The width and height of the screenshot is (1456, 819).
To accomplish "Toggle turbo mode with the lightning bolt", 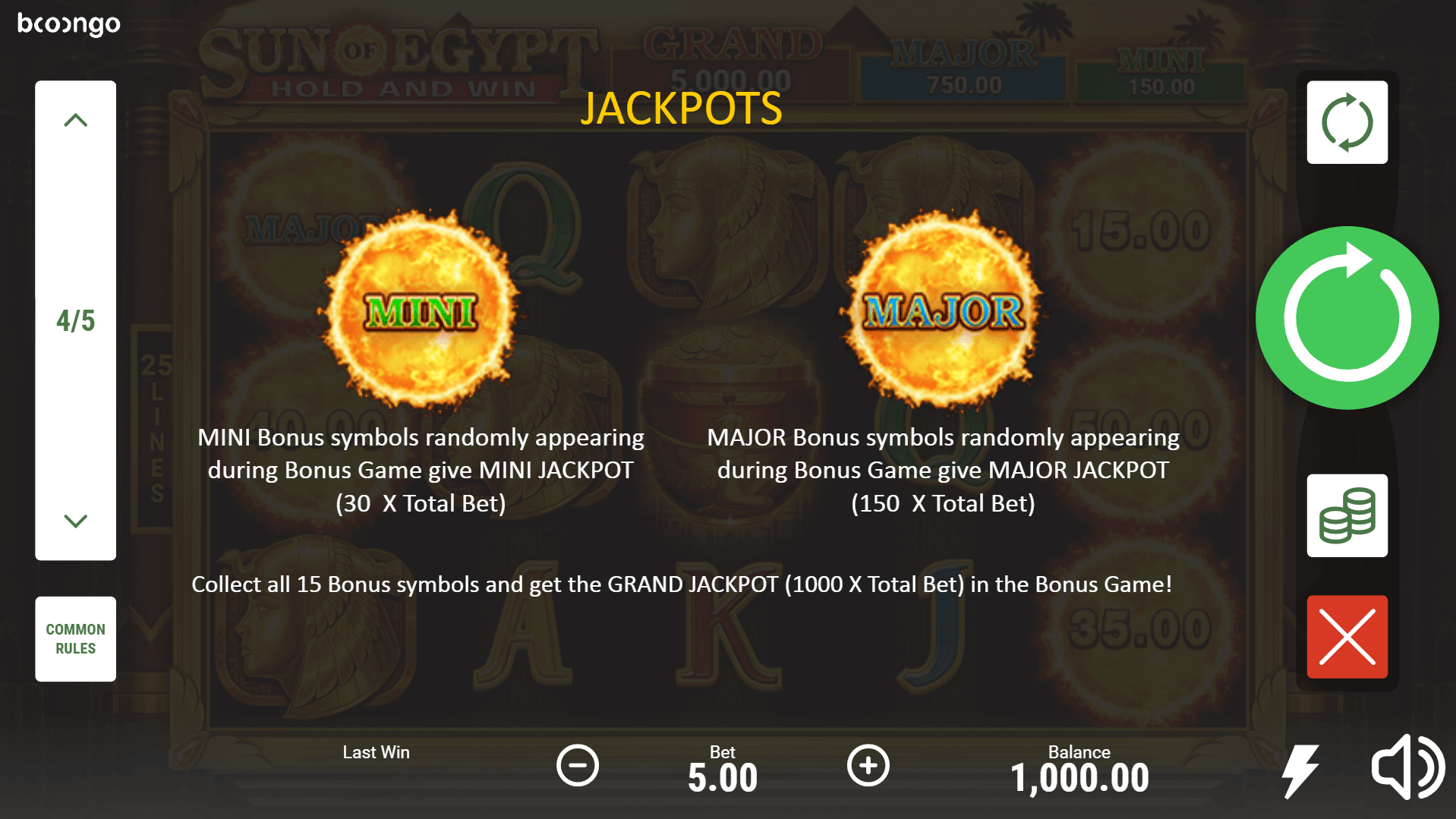I will point(1300,770).
